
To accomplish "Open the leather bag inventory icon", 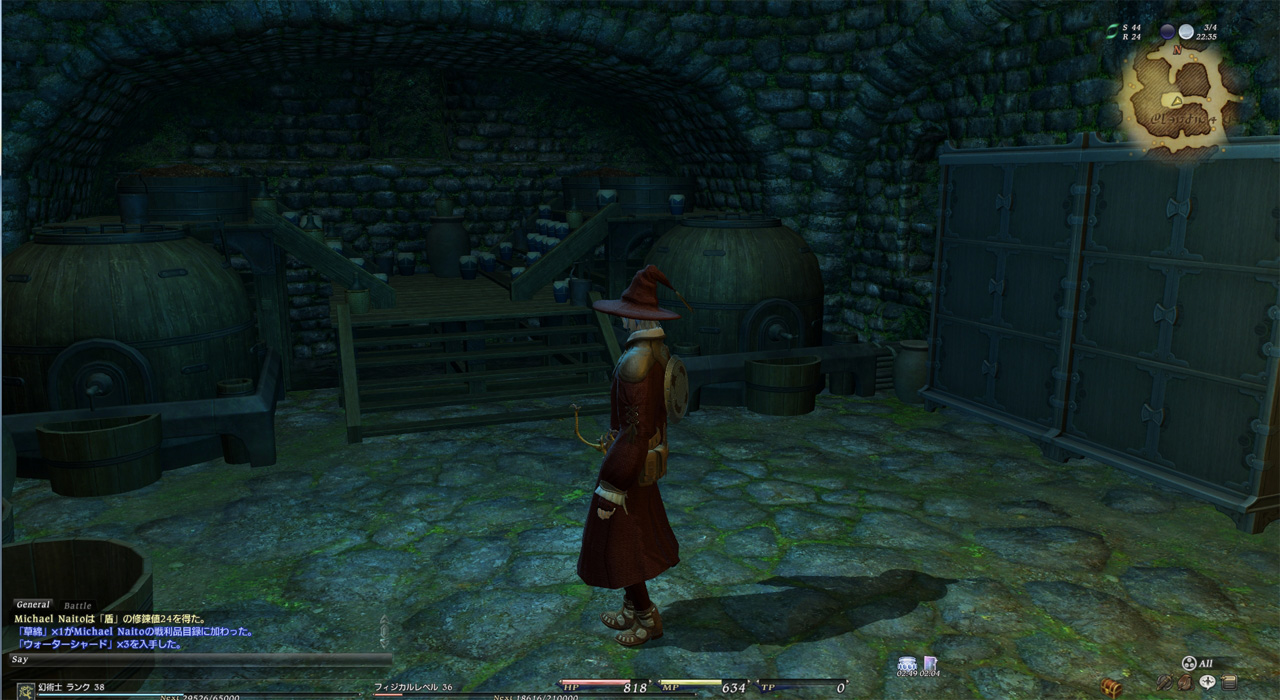I will (x=1185, y=683).
